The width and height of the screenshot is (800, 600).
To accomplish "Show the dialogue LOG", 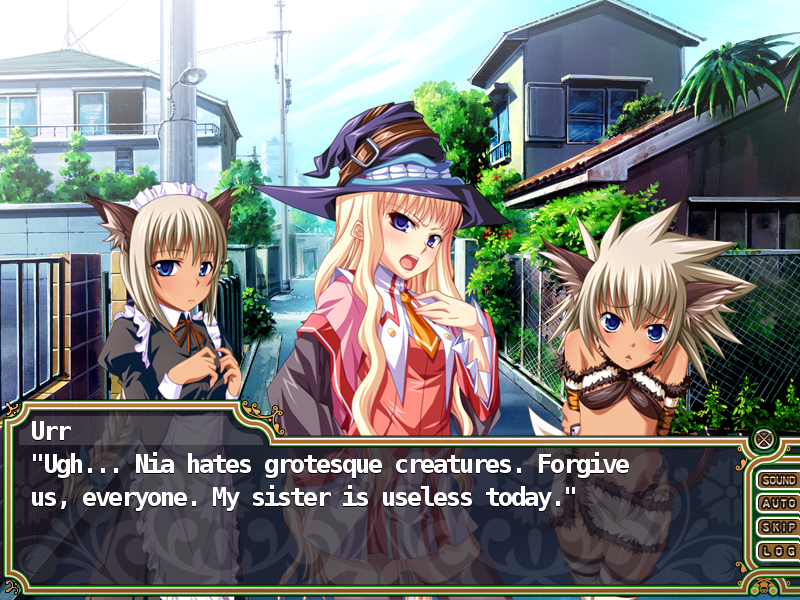I will (x=777, y=551).
